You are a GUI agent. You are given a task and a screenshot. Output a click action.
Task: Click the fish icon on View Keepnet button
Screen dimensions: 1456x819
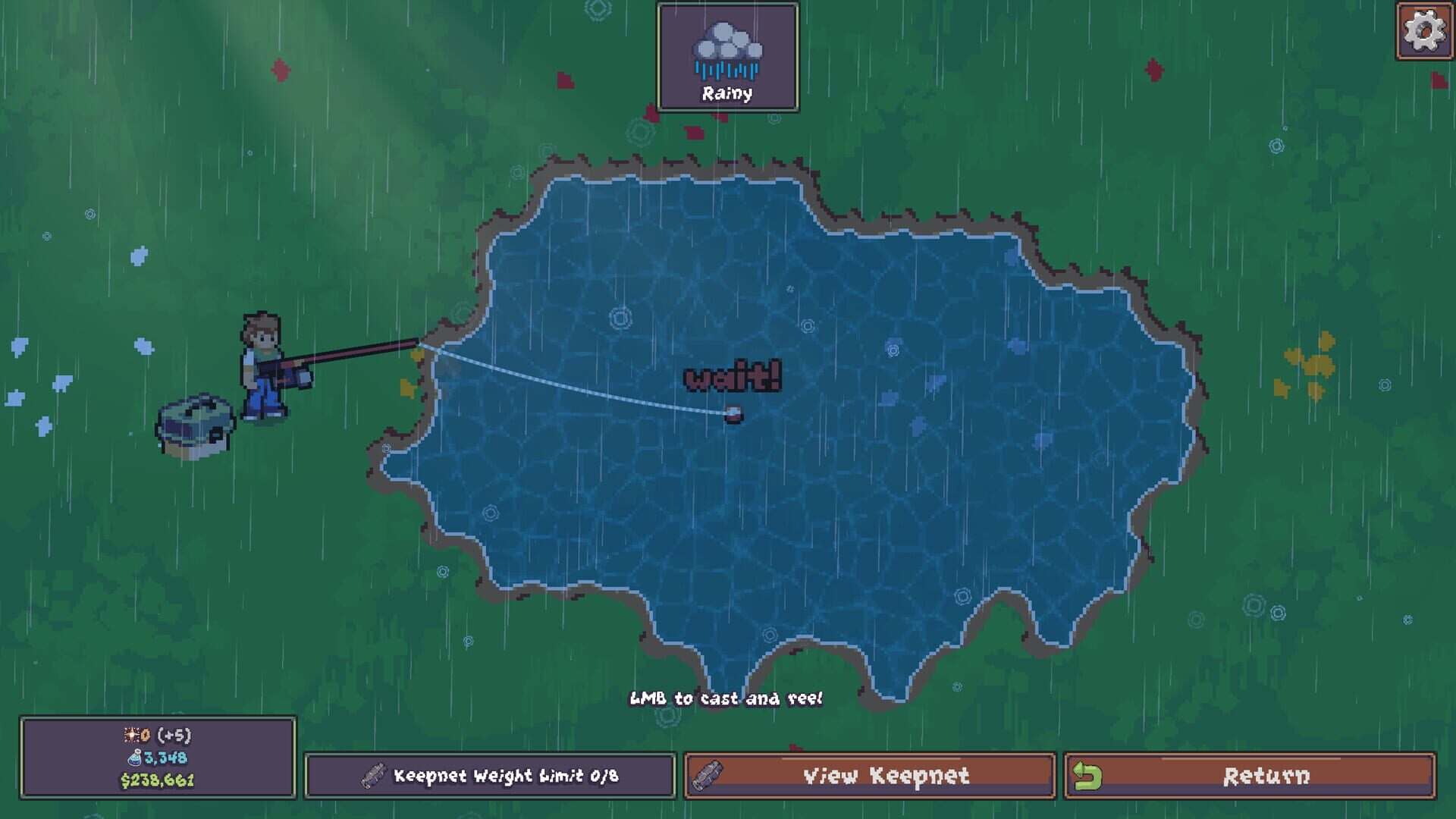(x=708, y=776)
